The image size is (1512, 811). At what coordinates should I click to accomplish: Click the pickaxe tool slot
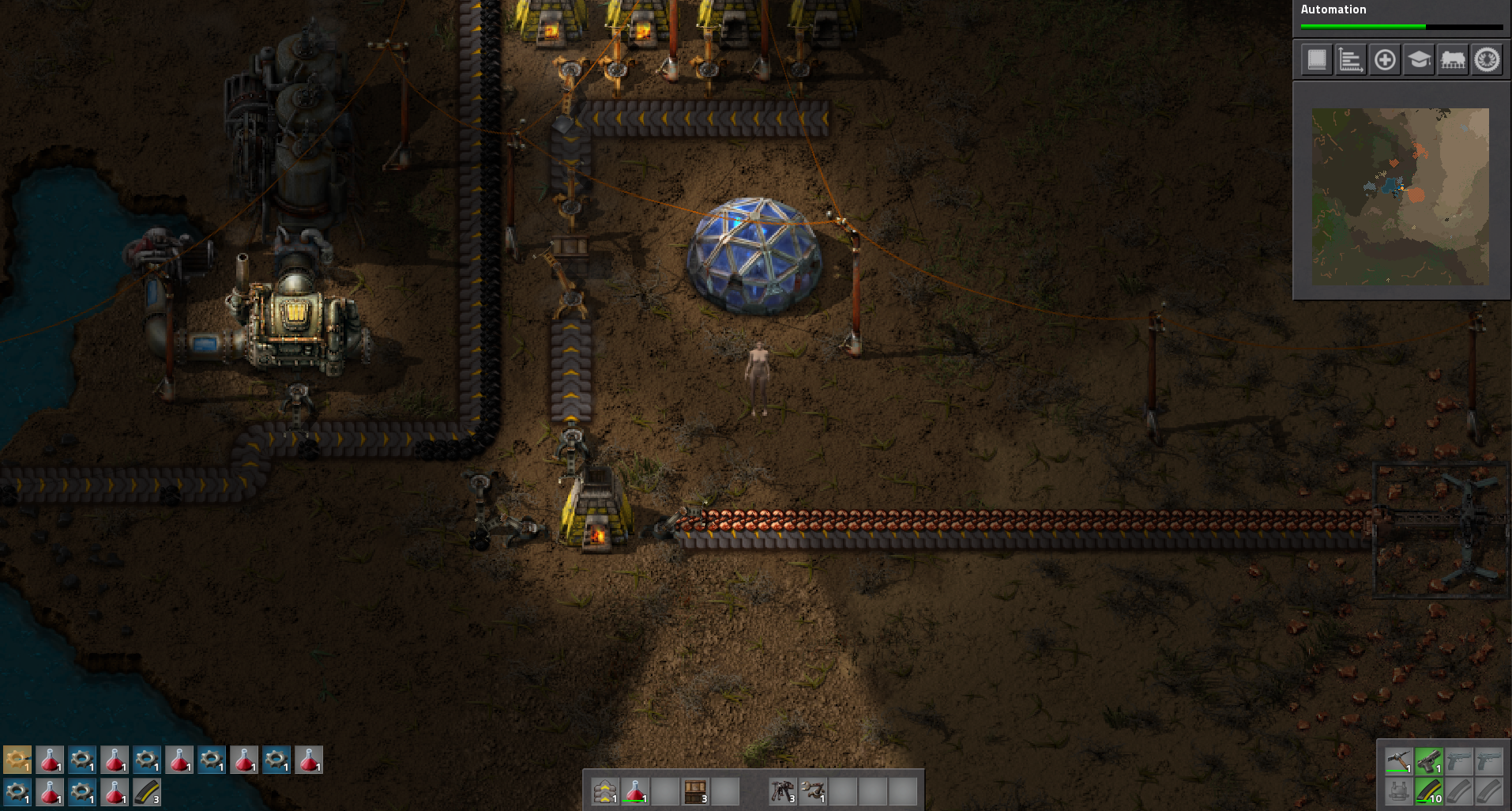[x=1398, y=761]
